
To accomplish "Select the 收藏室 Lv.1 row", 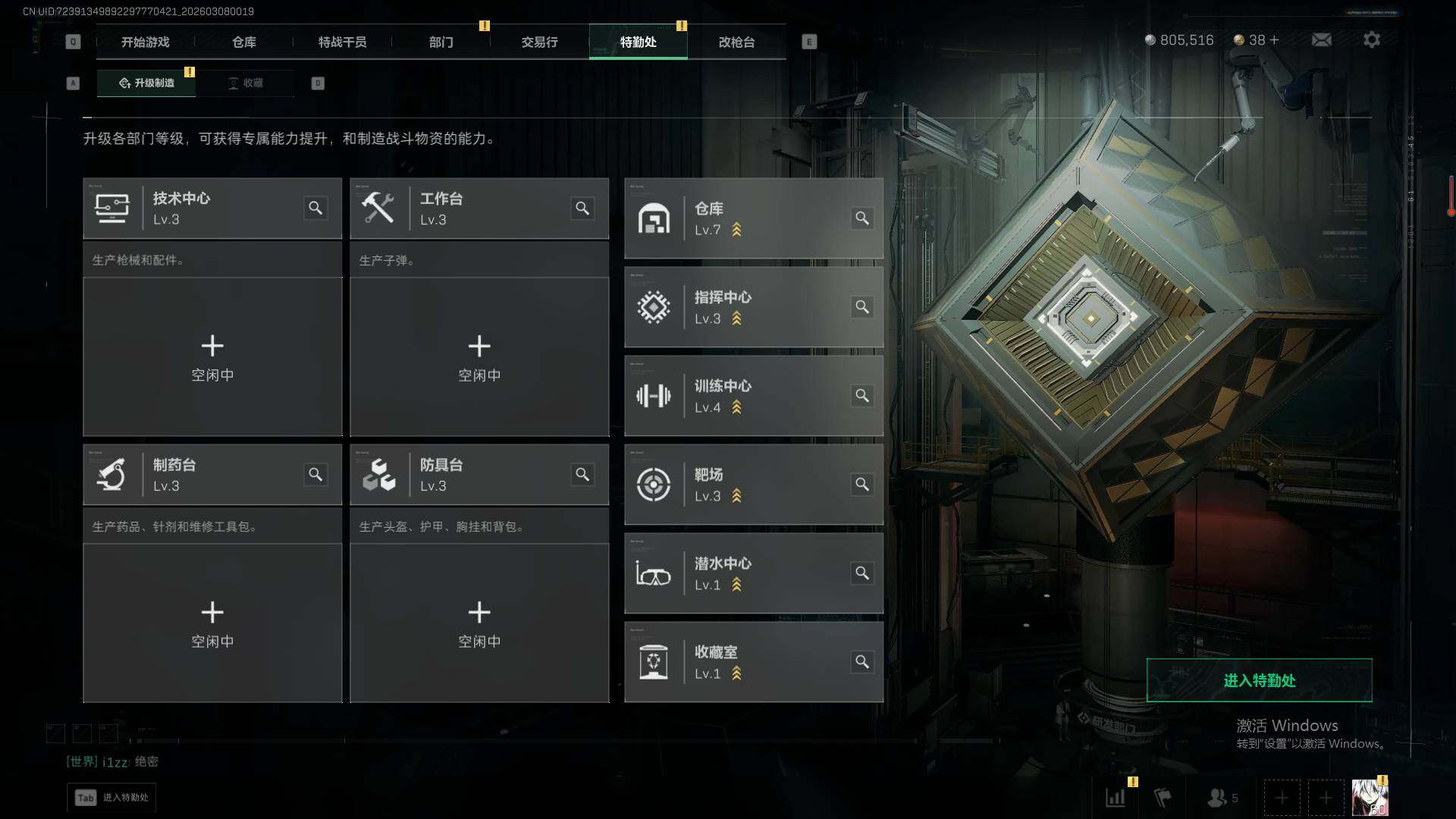I will (753, 662).
